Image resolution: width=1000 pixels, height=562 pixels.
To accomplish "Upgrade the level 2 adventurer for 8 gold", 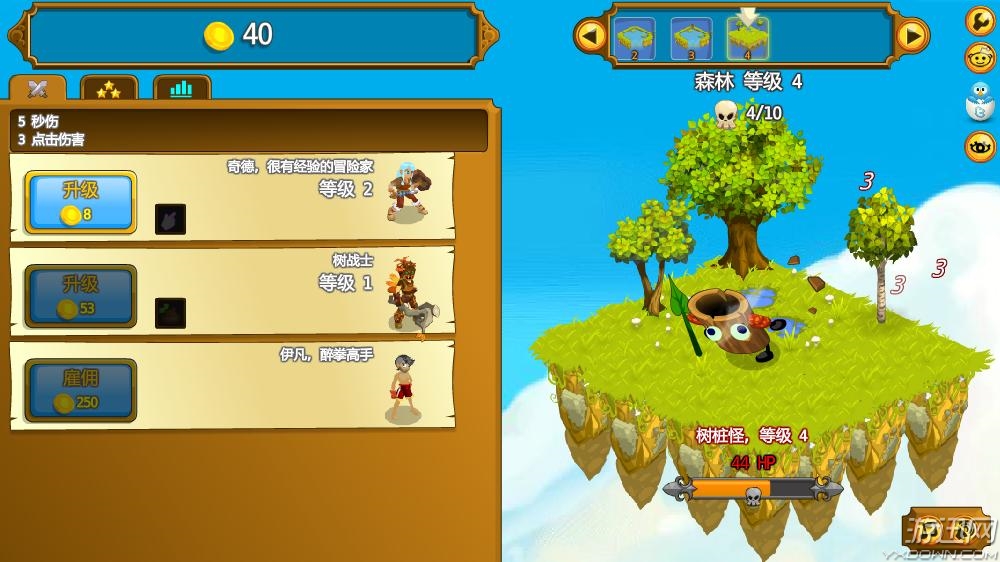I will pos(80,202).
